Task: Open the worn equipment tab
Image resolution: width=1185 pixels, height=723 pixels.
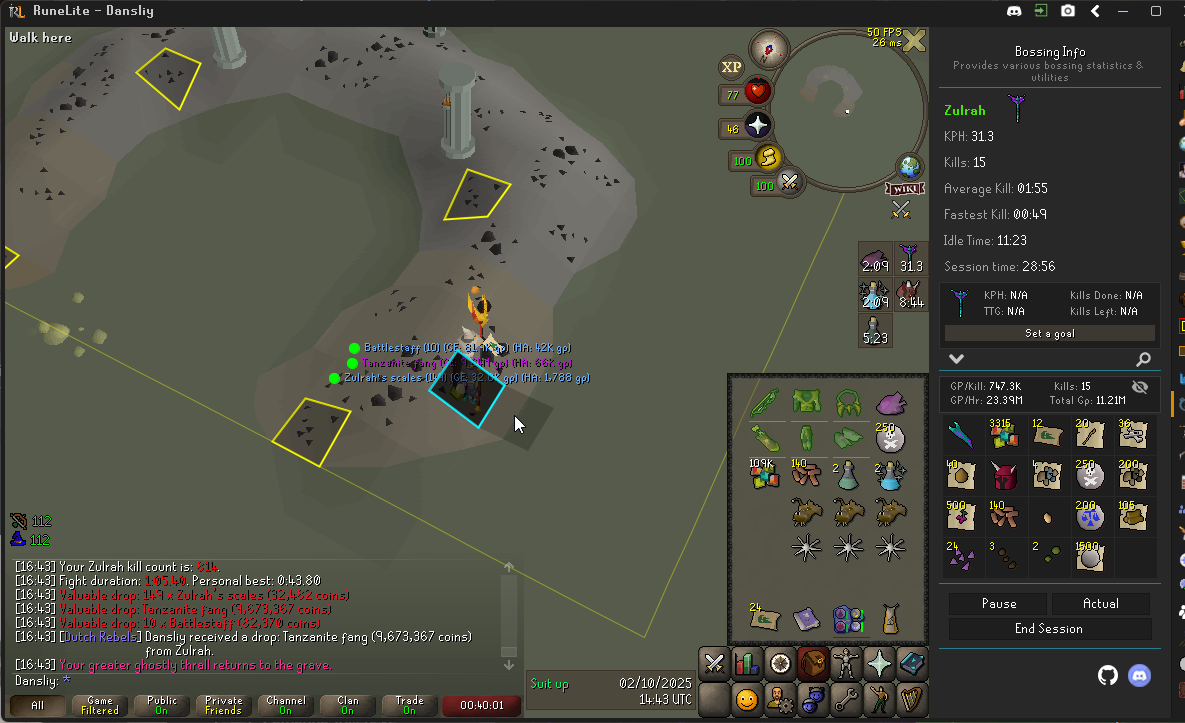Action: click(x=845, y=662)
